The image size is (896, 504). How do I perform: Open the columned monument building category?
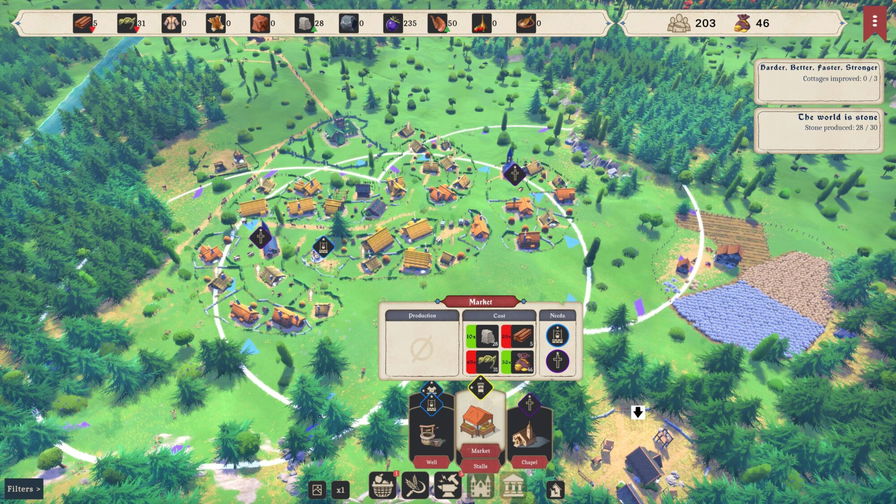[x=513, y=487]
